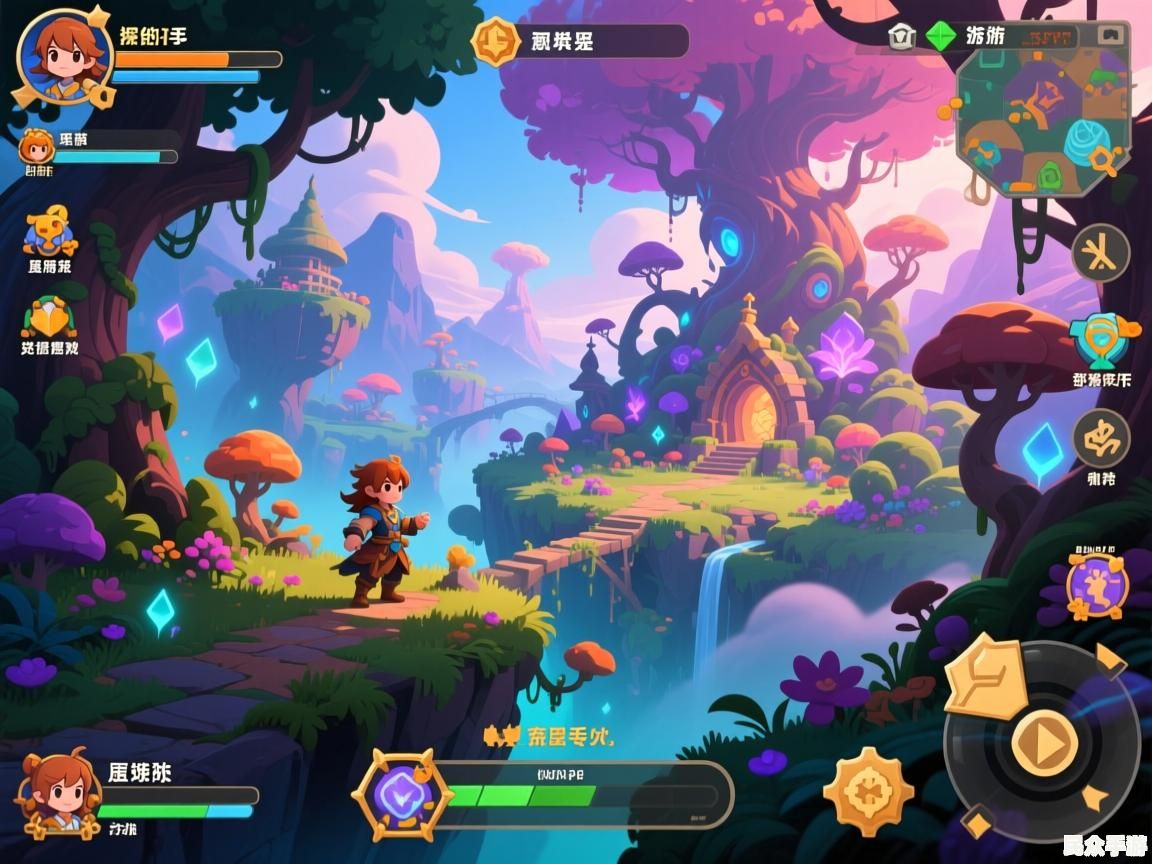Click the green gem currency icon

(x=940, y=37)
